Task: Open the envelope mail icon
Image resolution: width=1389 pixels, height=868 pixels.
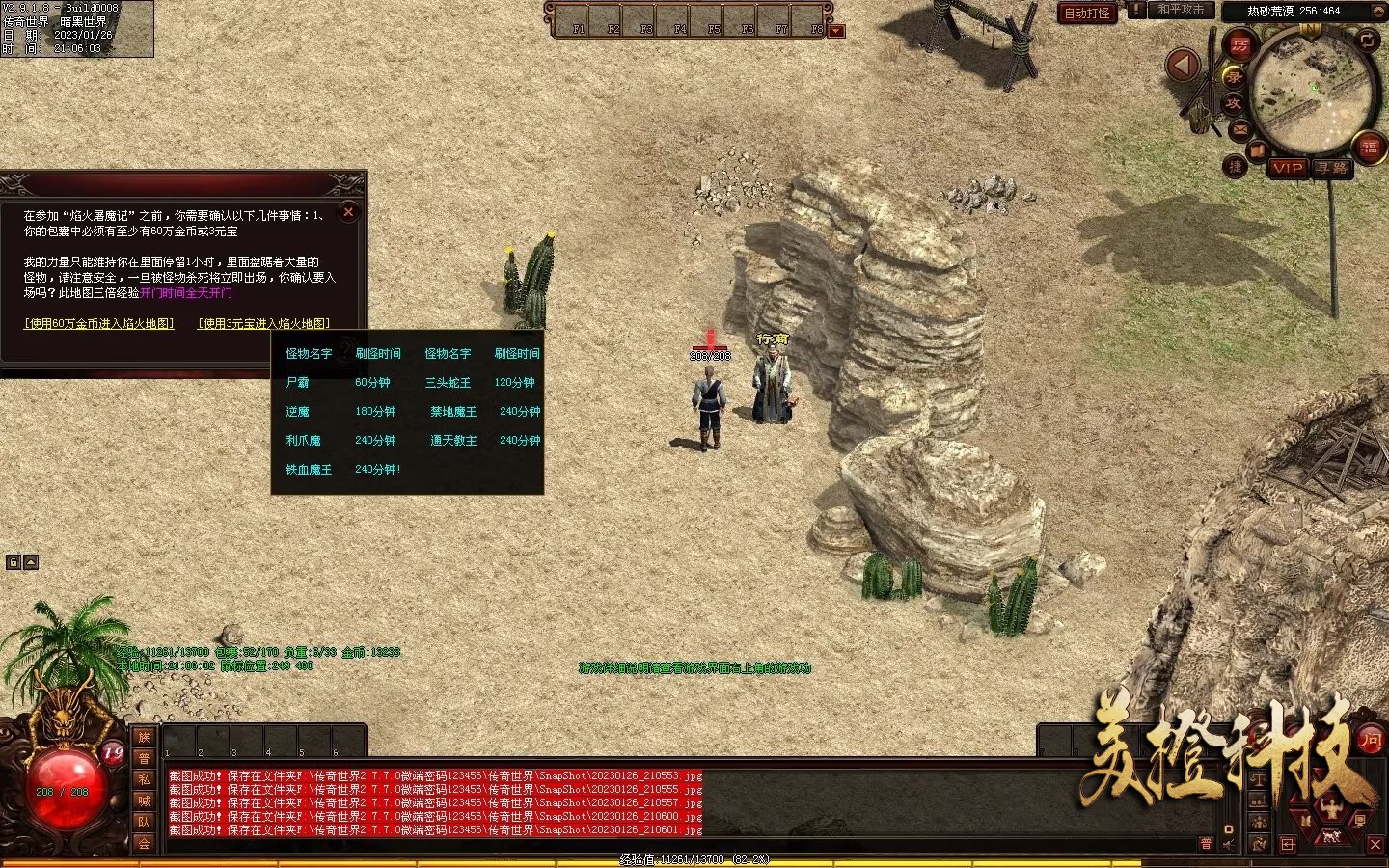Action: tap(1239, 129)
